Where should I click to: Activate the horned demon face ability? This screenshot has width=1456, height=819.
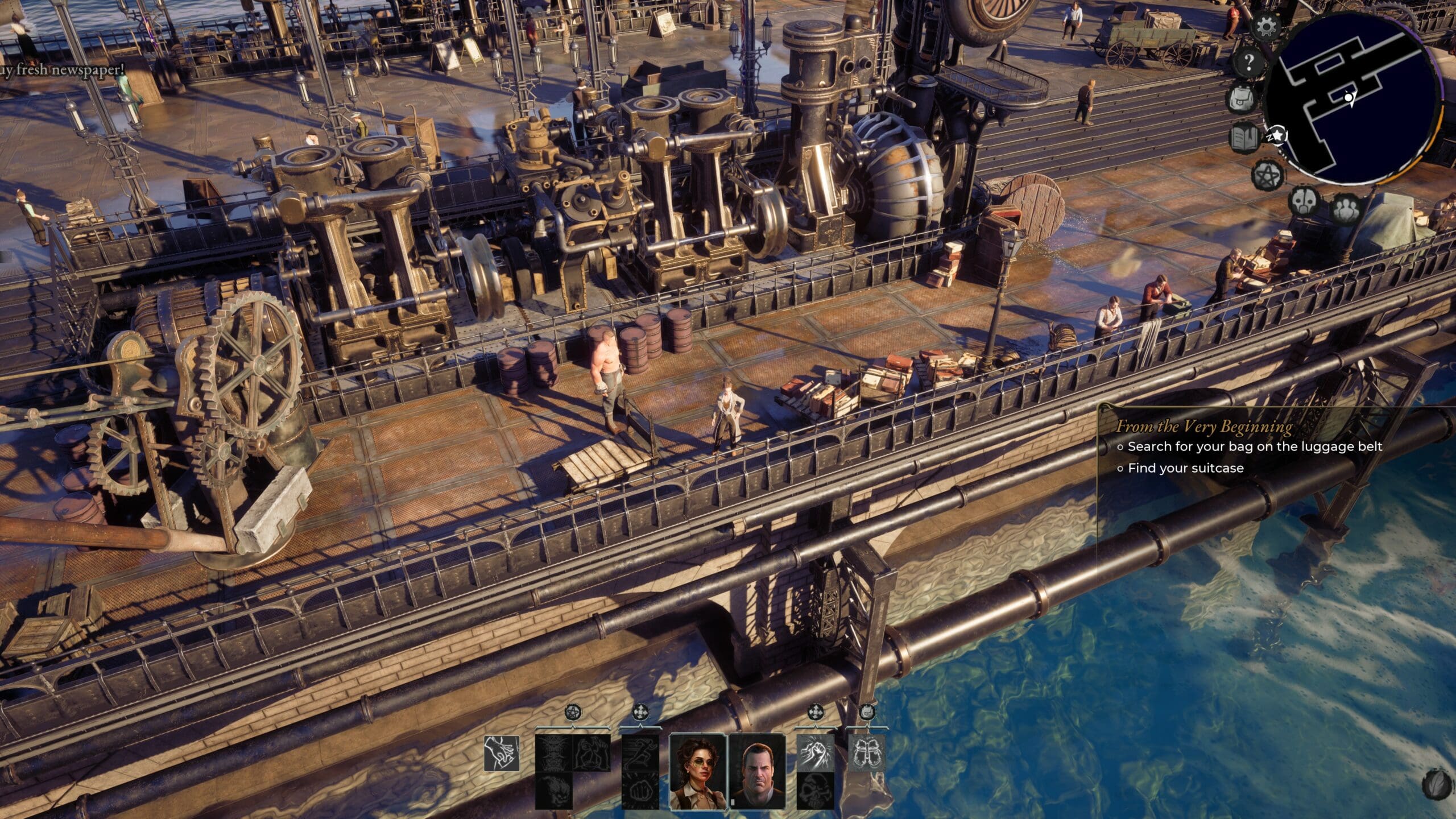(553, 753)
